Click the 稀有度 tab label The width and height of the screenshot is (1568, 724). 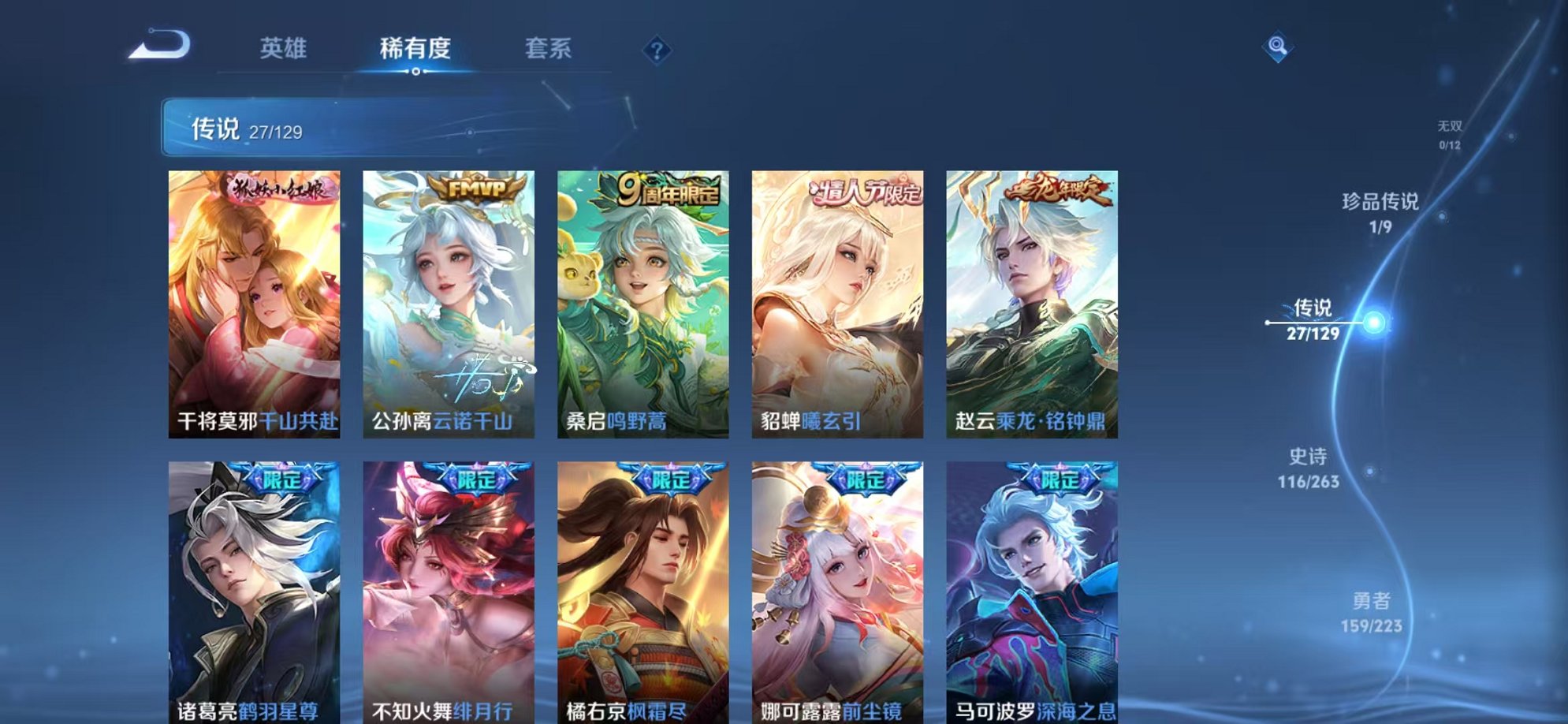point(415,47)
